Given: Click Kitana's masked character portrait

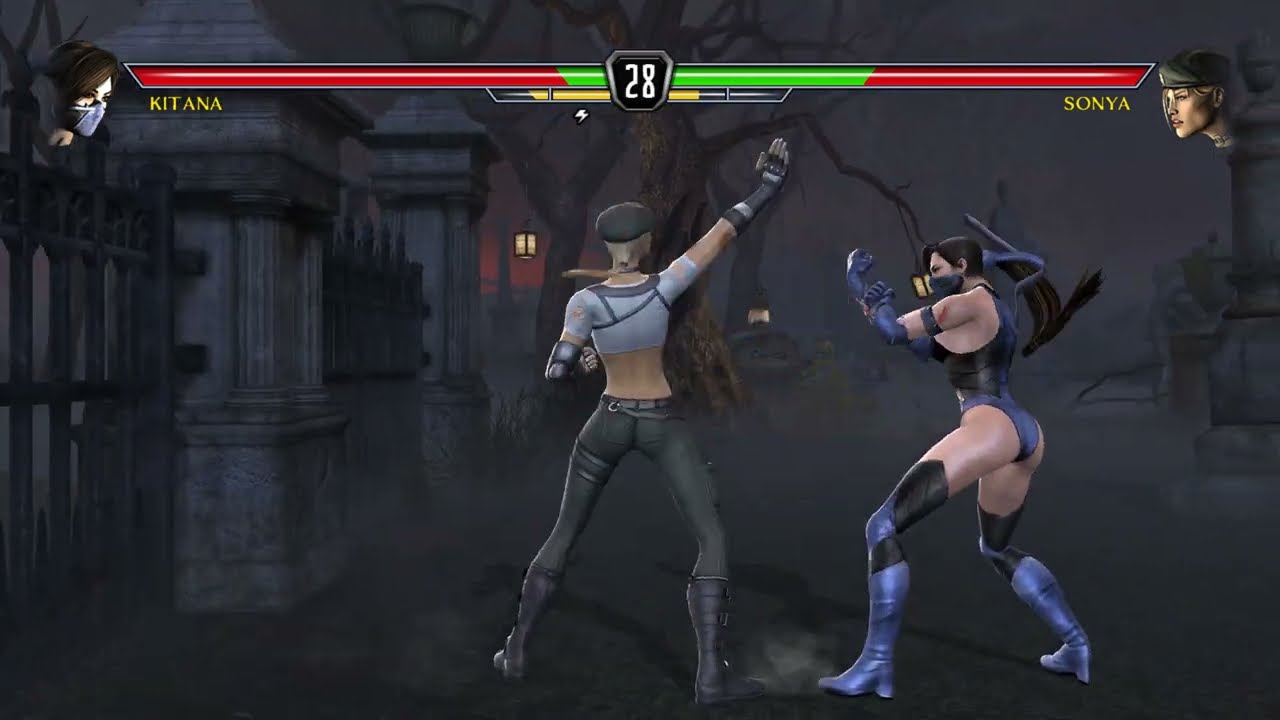Looking at the screenshot, I should click(x=78, y=83).
